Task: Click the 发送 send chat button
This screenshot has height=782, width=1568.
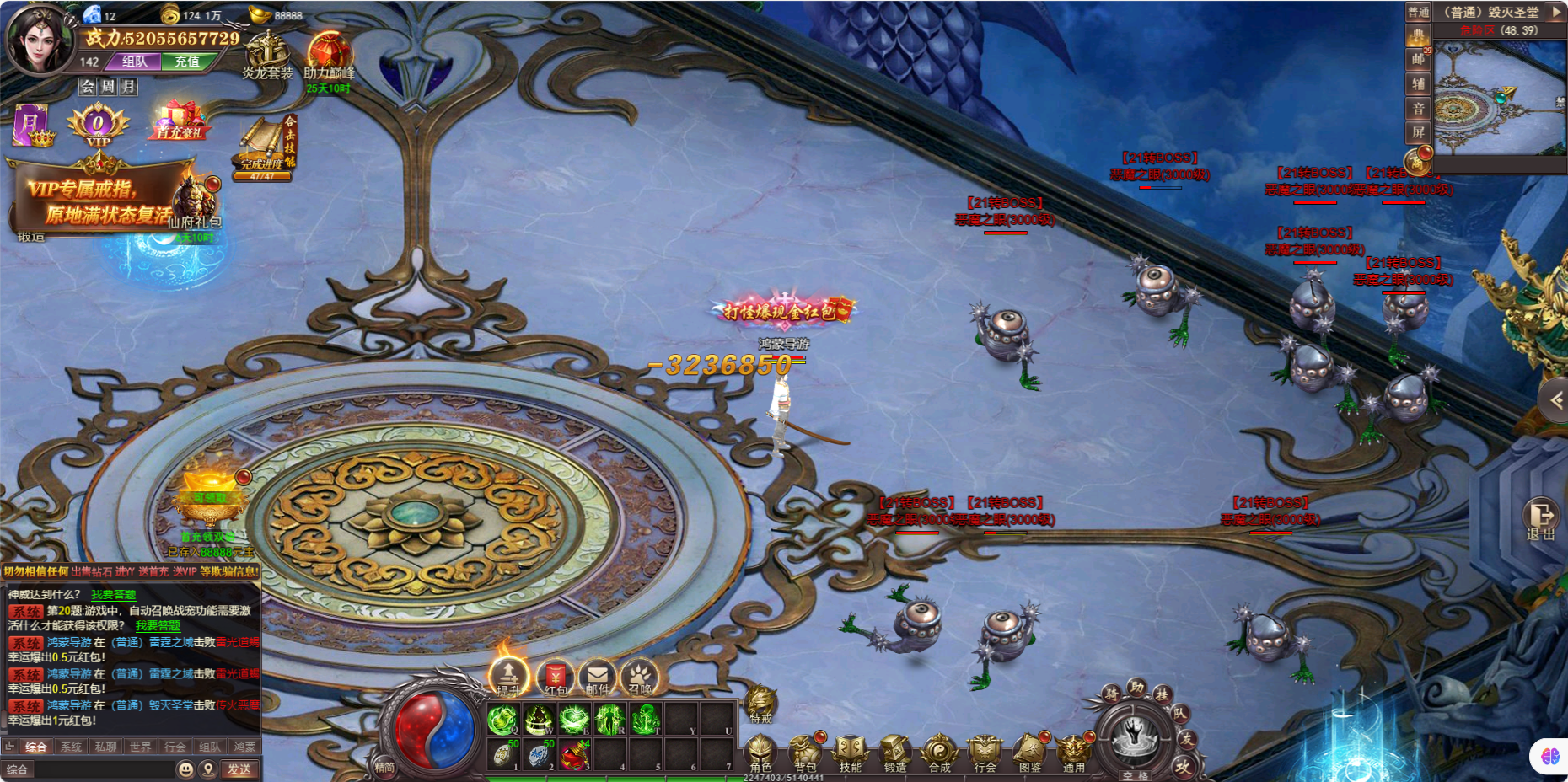Action: (239, 769)
